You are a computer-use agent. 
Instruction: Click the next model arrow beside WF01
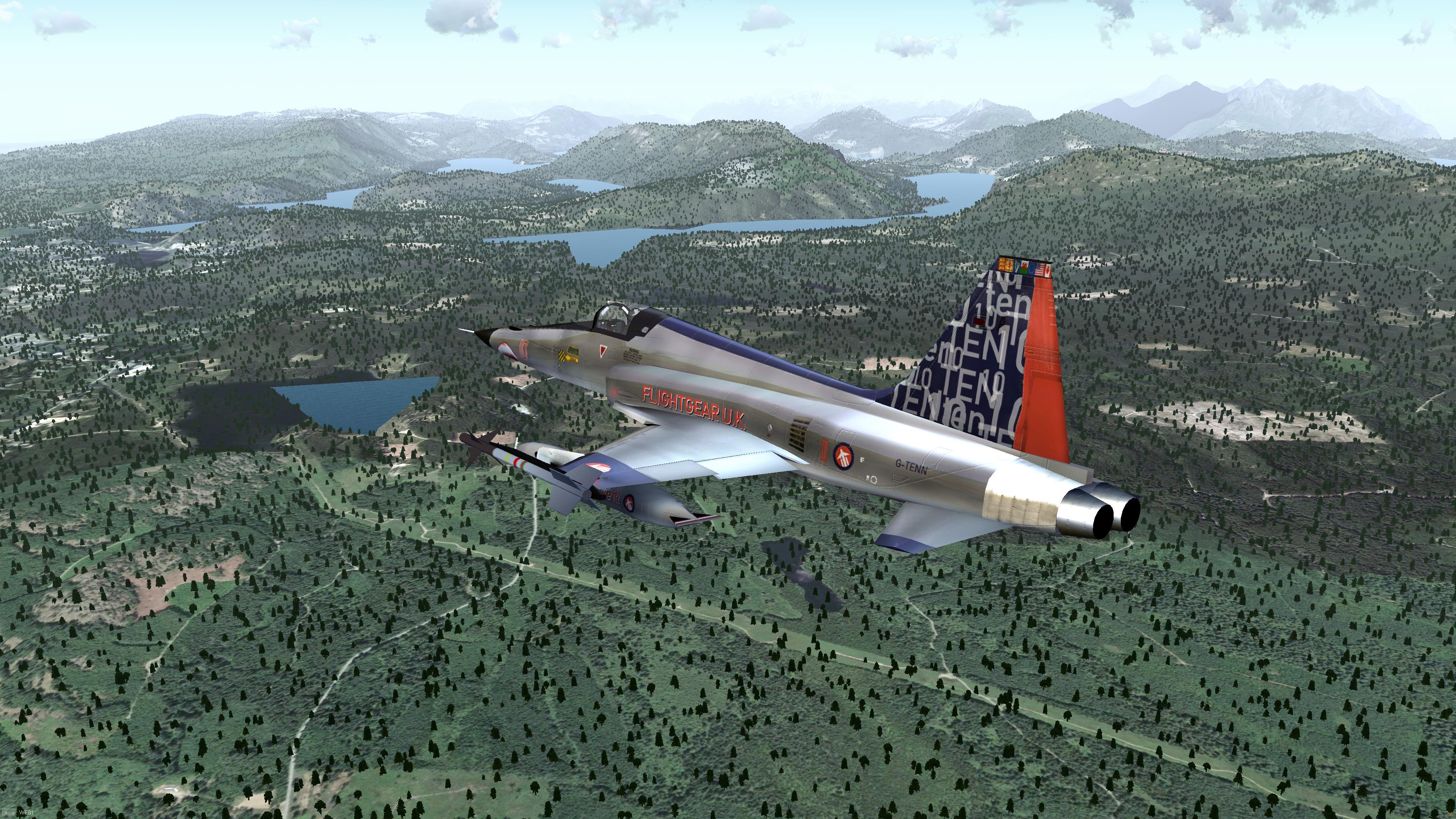[x=13, y=813]
